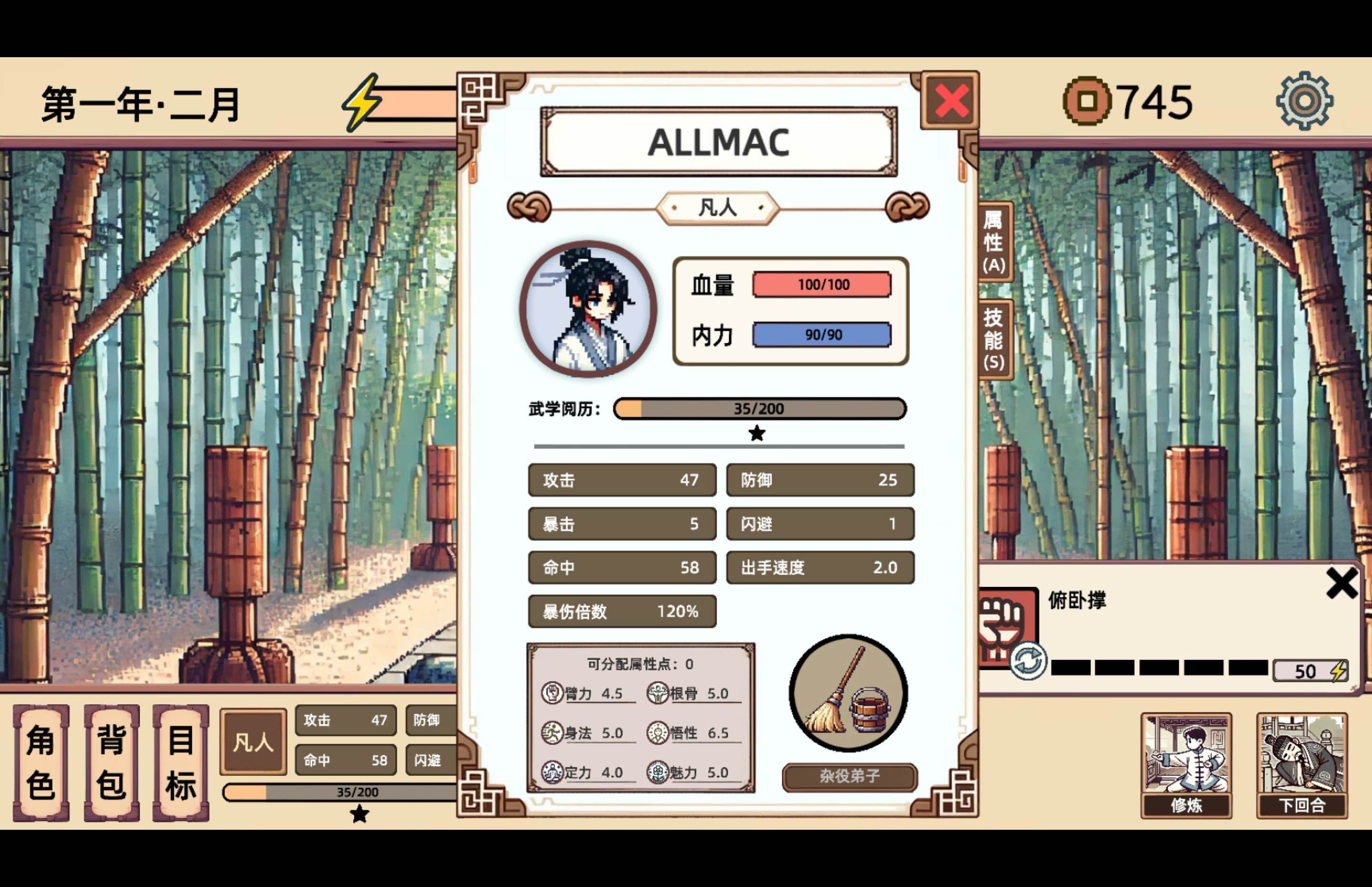Close the 俯卧撑 skill popup with its X
The width and height of the screenshot is (1372, 887).
pyautogui.click(x=1342, y=583)
